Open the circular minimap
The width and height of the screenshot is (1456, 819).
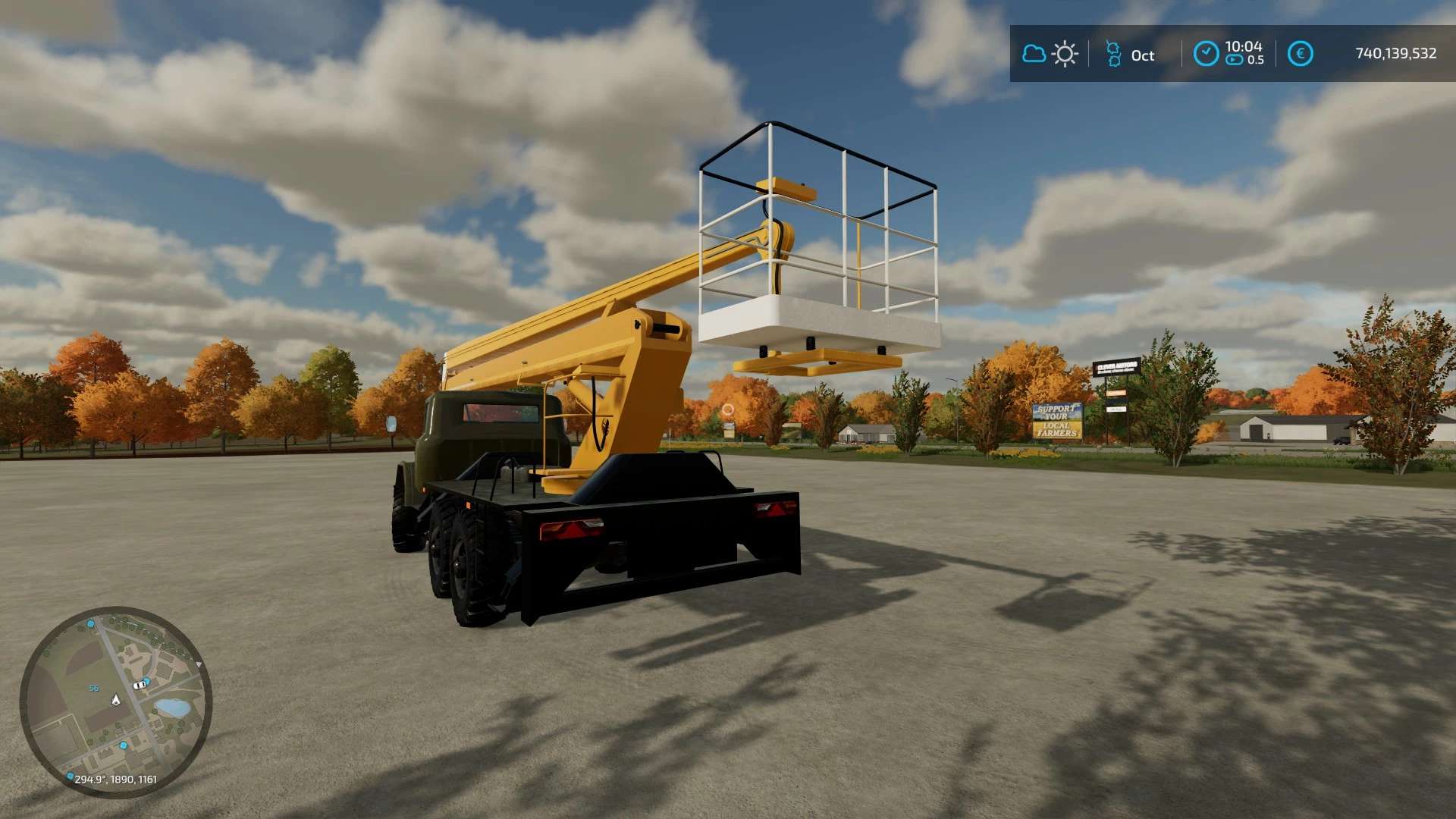pos(115,701)
